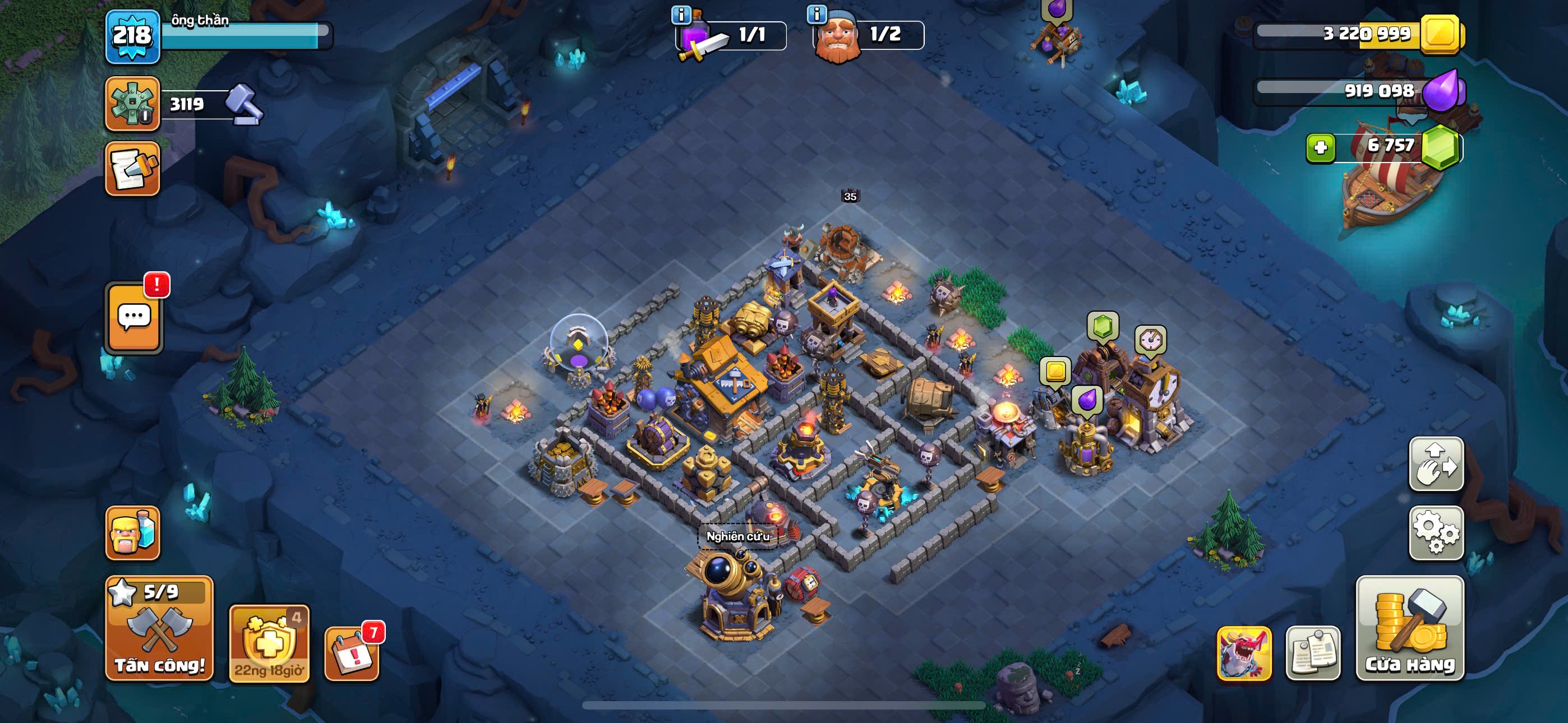Image resolution: width=1568 pixels, height=723 pixels.
Task: Open the level 218 player profile badge
Action: pos(133,36)
